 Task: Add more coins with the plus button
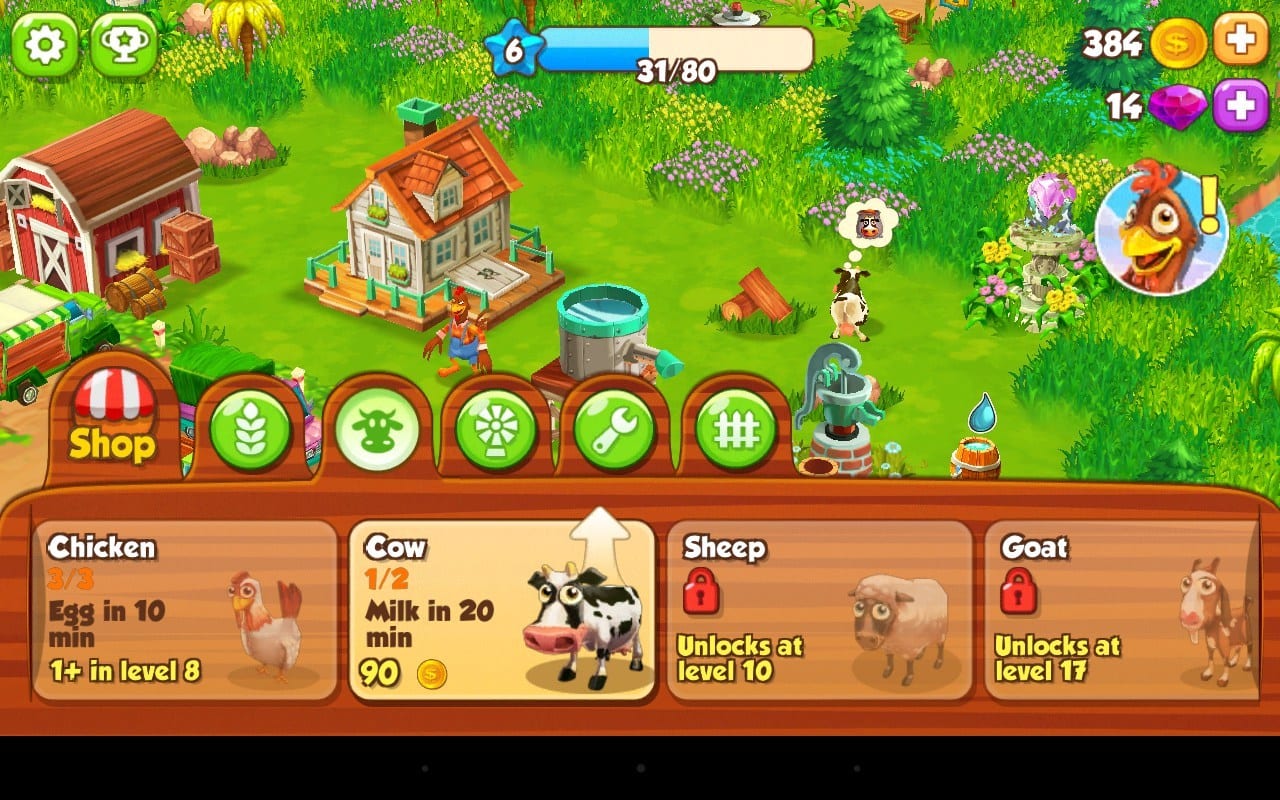click(1240, 42)
